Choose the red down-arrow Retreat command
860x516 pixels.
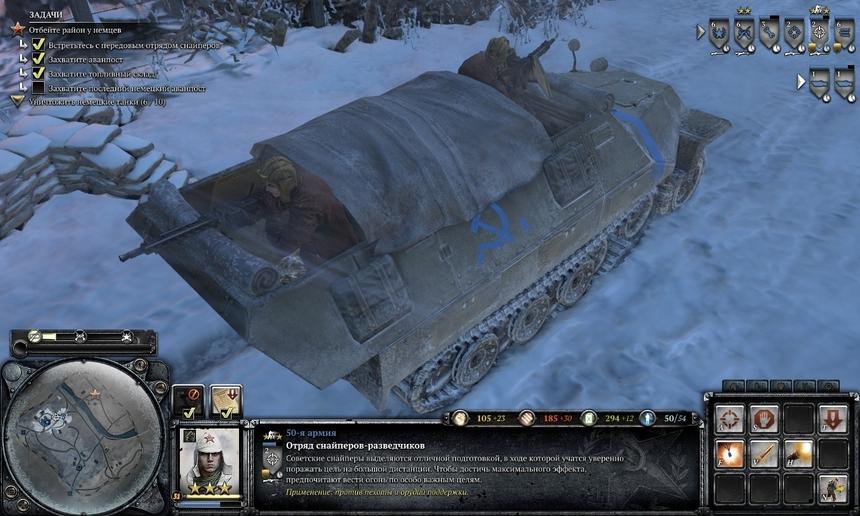[x=832, y=419]
